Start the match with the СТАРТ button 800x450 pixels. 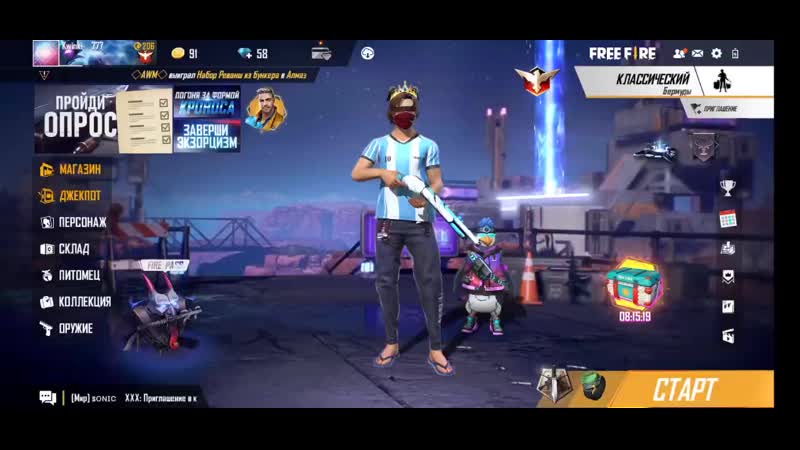[685, 387]
